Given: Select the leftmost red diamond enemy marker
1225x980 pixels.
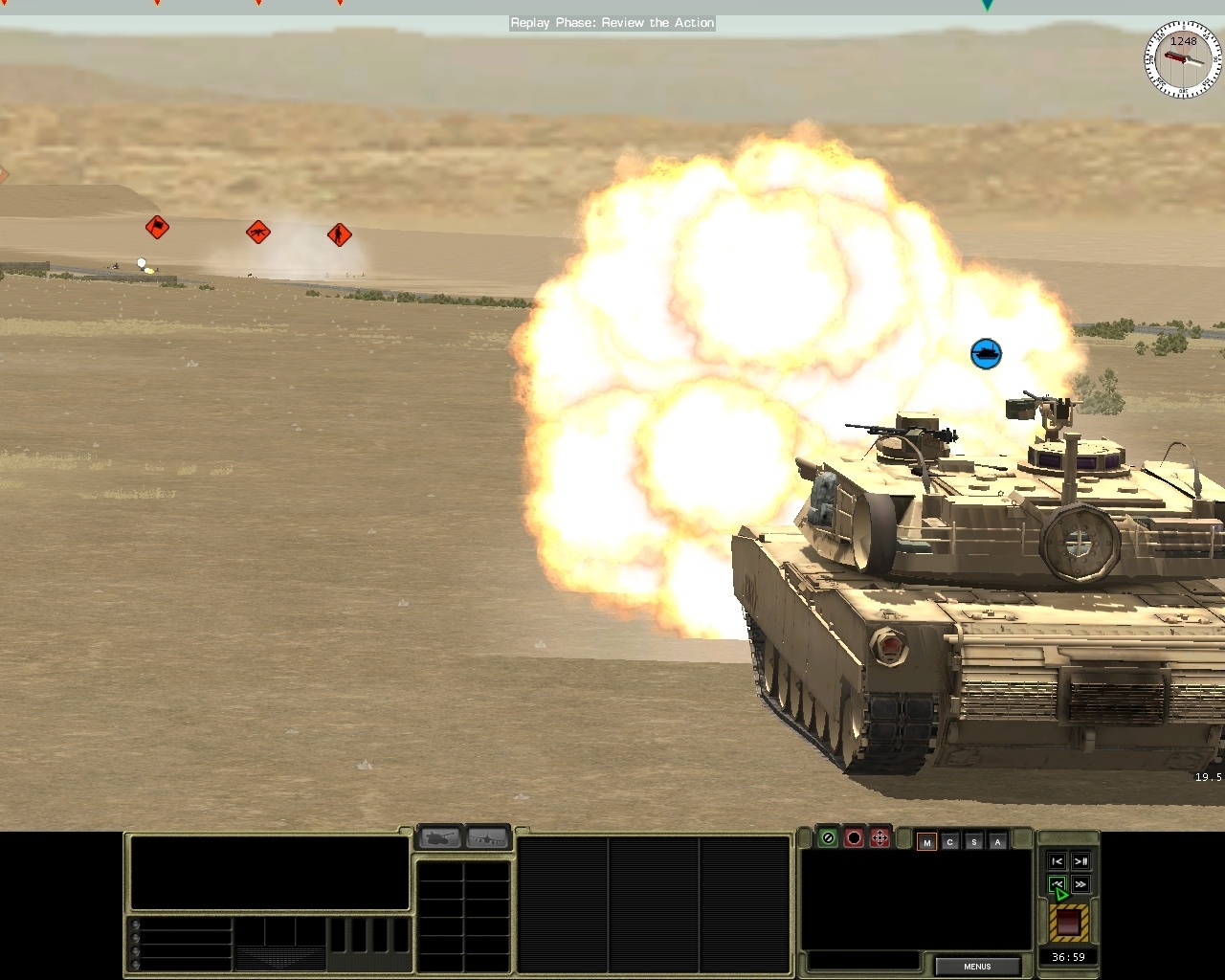Looking at the screenshot, I should click(157, 227).
